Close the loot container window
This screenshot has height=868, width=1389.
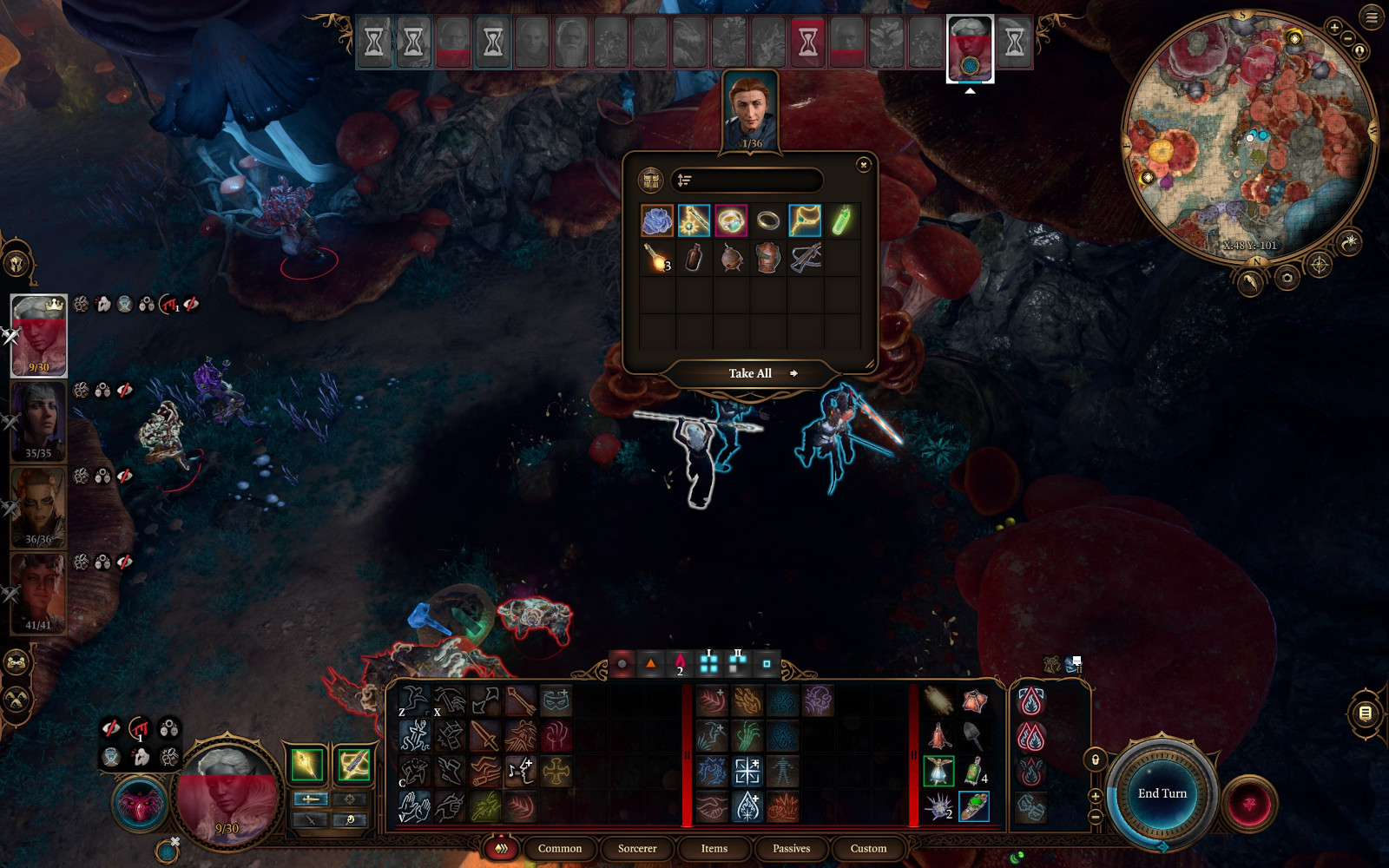click(x=863, y=165)
